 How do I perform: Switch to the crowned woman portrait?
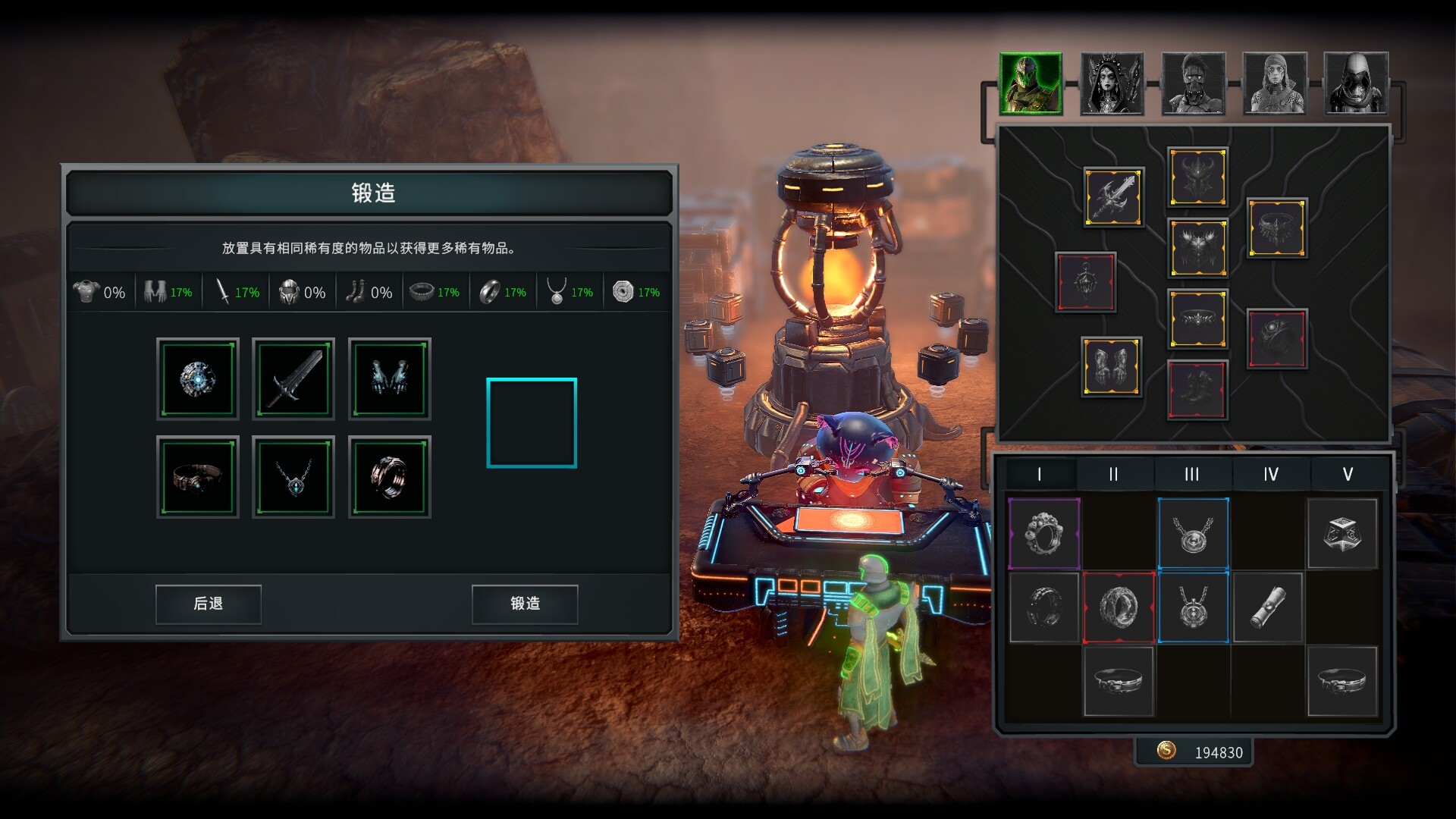[x=1112, y=83]
